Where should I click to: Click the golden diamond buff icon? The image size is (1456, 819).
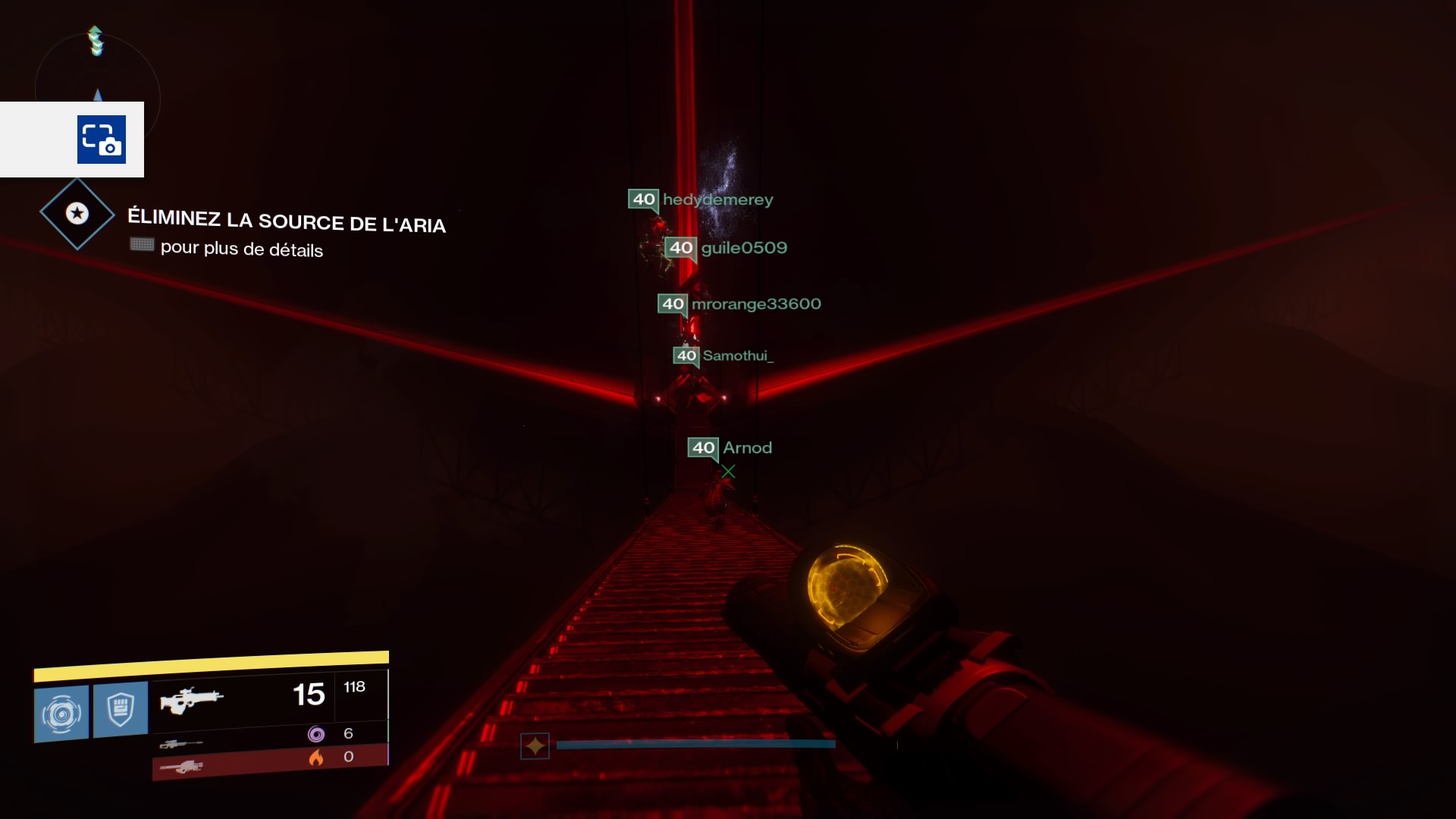(536, 745)
